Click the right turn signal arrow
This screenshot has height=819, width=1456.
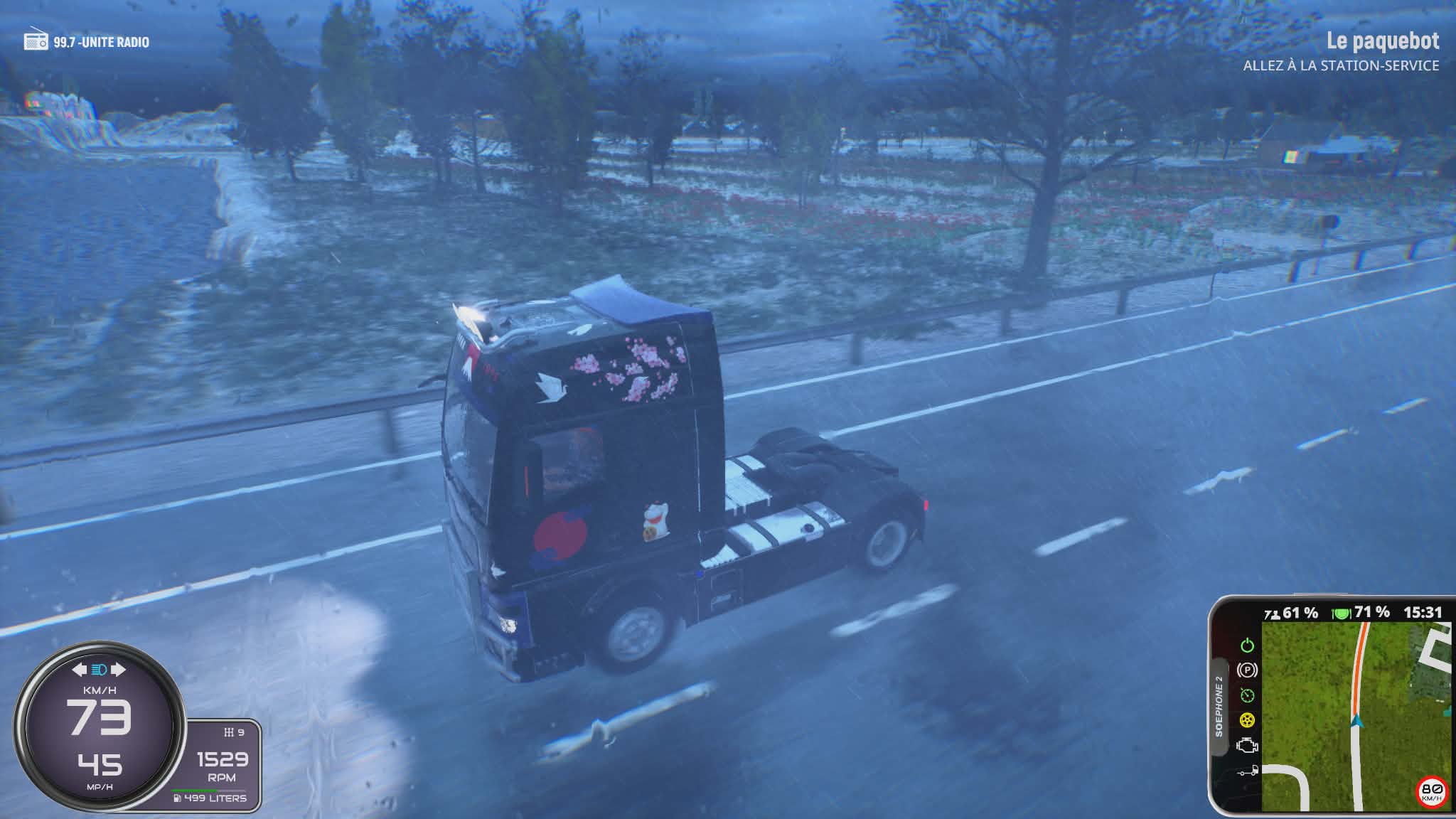coord(118,670)
